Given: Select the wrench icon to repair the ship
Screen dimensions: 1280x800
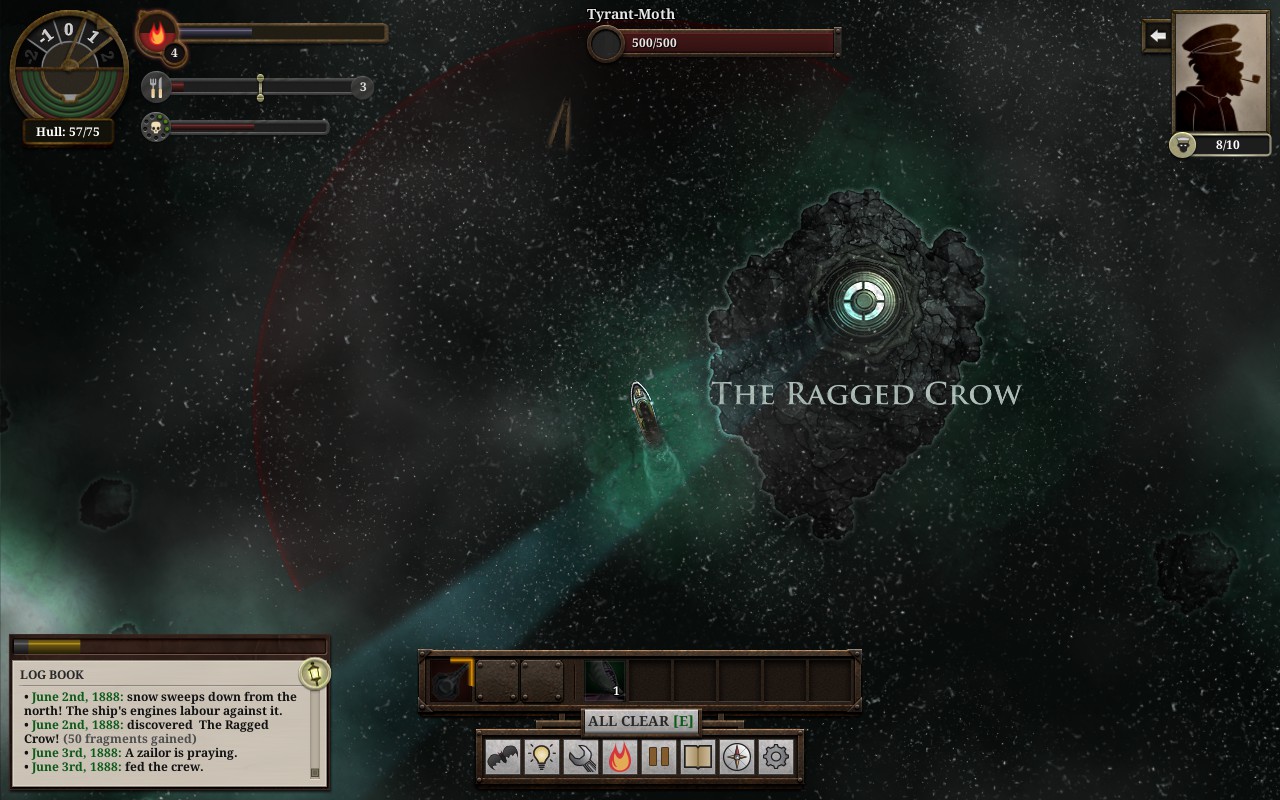Looking at the screenshot, I should (580, 758).
